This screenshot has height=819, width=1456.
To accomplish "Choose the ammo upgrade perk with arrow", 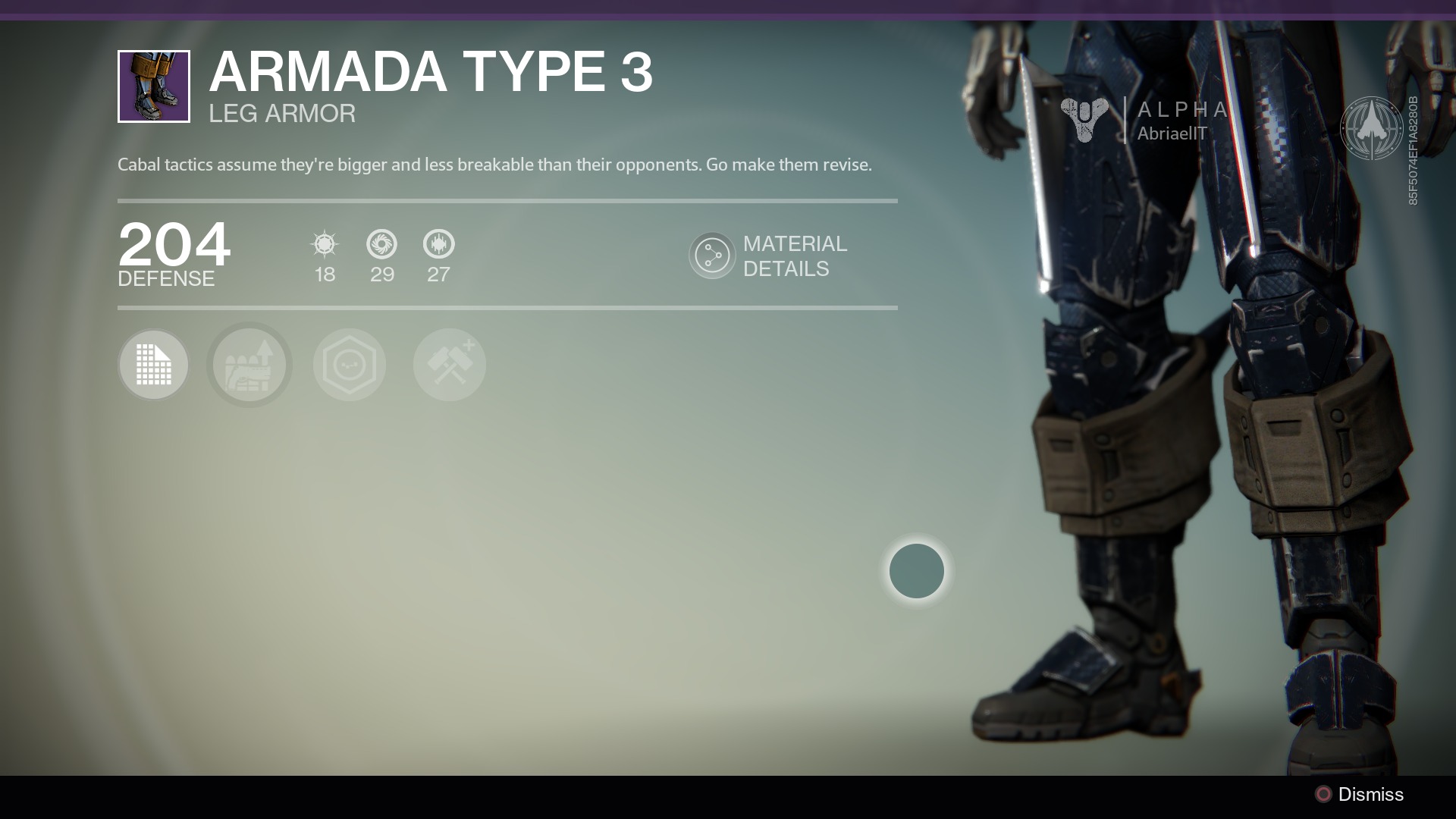I will [249, 365].
